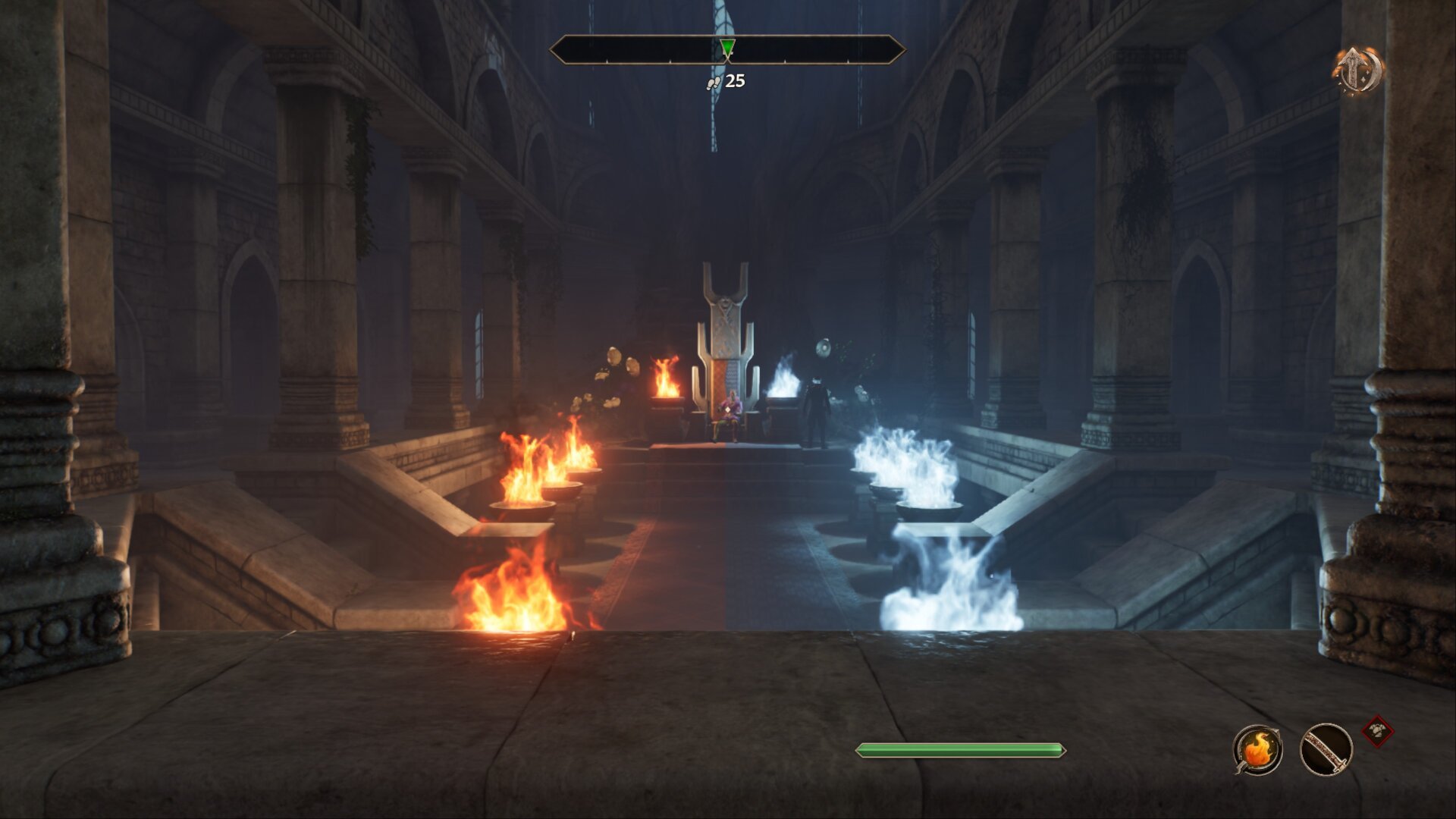The image size is (1456, 819).
Task: Click the green objective marker on compass
Action: [x=727, y=49]
